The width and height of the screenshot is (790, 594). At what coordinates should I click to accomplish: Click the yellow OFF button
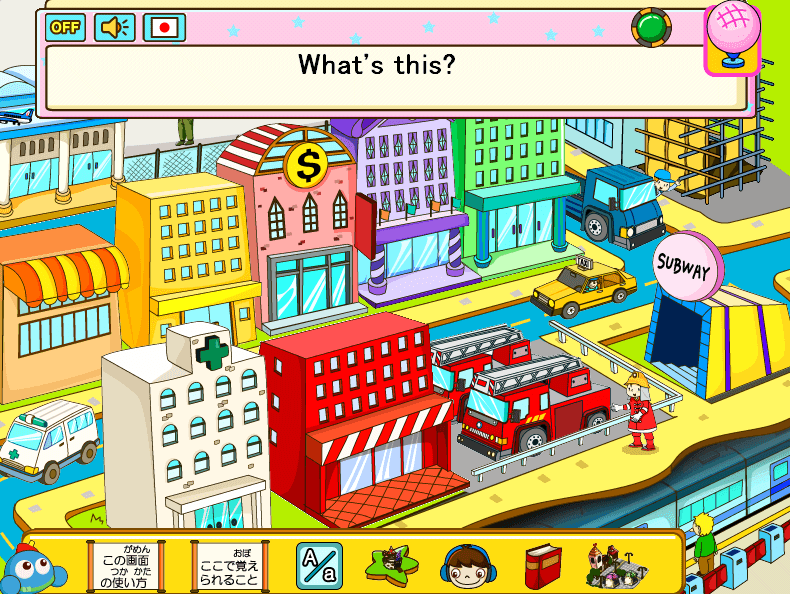pos(65,27)
